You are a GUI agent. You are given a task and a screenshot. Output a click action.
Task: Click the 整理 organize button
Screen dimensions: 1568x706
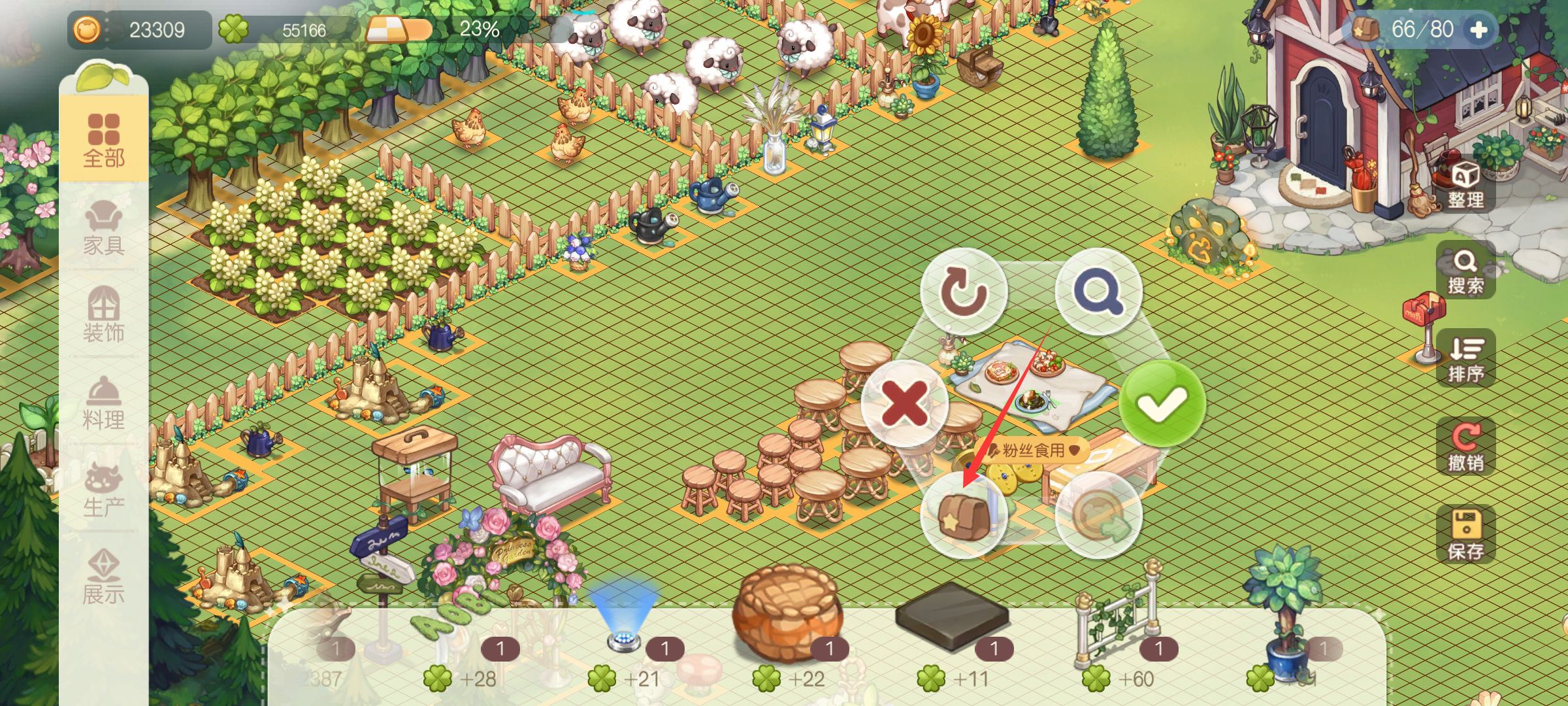point(1465,185)
